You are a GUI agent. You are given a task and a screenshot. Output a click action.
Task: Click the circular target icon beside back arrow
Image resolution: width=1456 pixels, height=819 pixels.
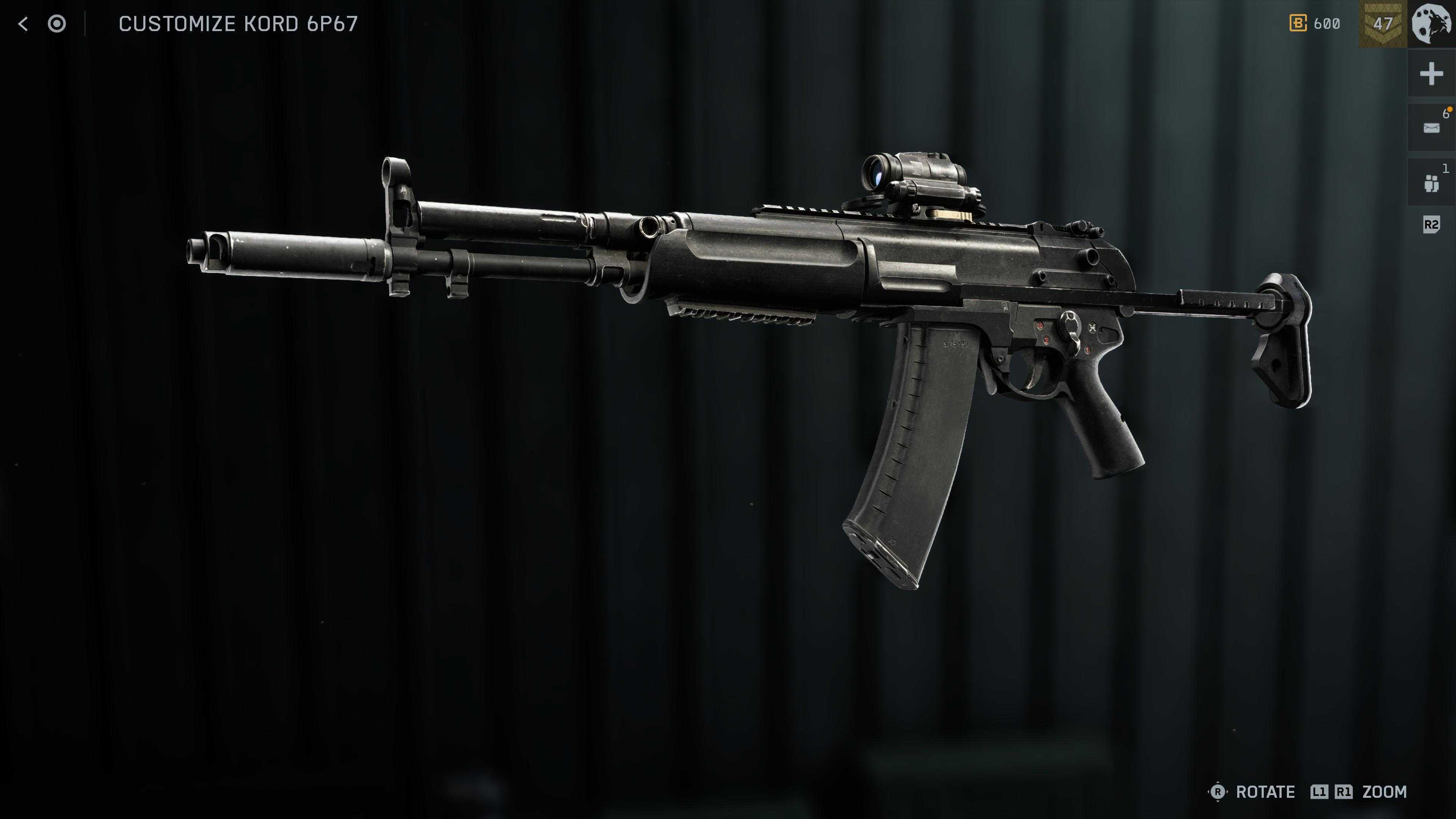(56, 24)
